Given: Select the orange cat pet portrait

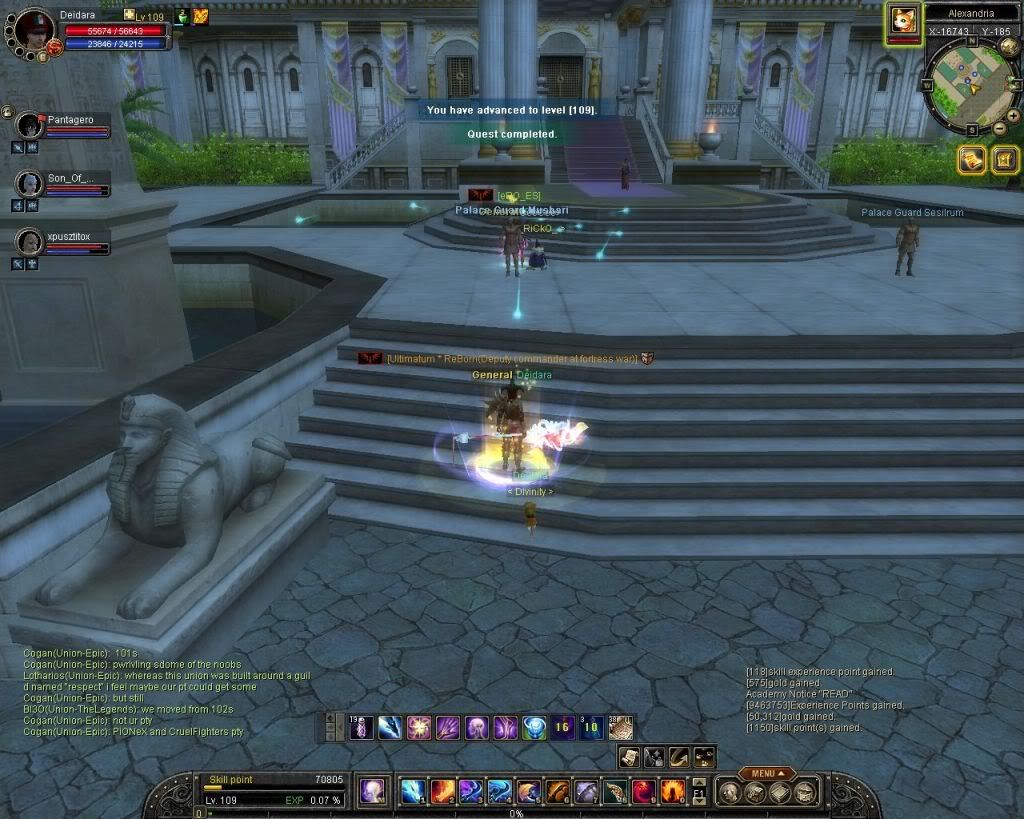Looking at the screenshot, I should (904, 21).
